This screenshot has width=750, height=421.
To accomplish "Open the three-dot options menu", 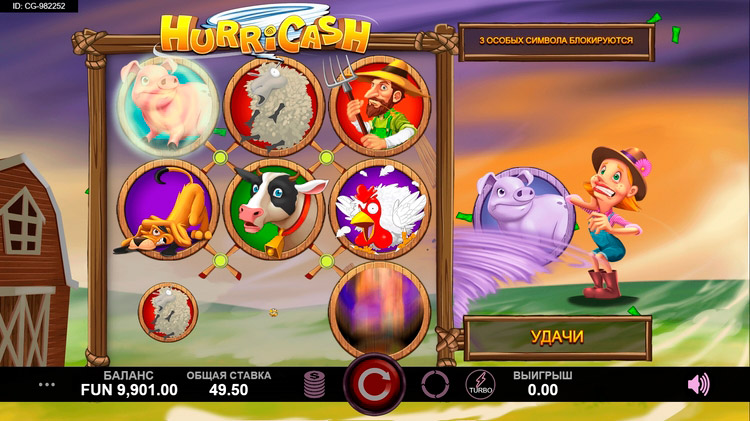I will (x=46, y=384).
